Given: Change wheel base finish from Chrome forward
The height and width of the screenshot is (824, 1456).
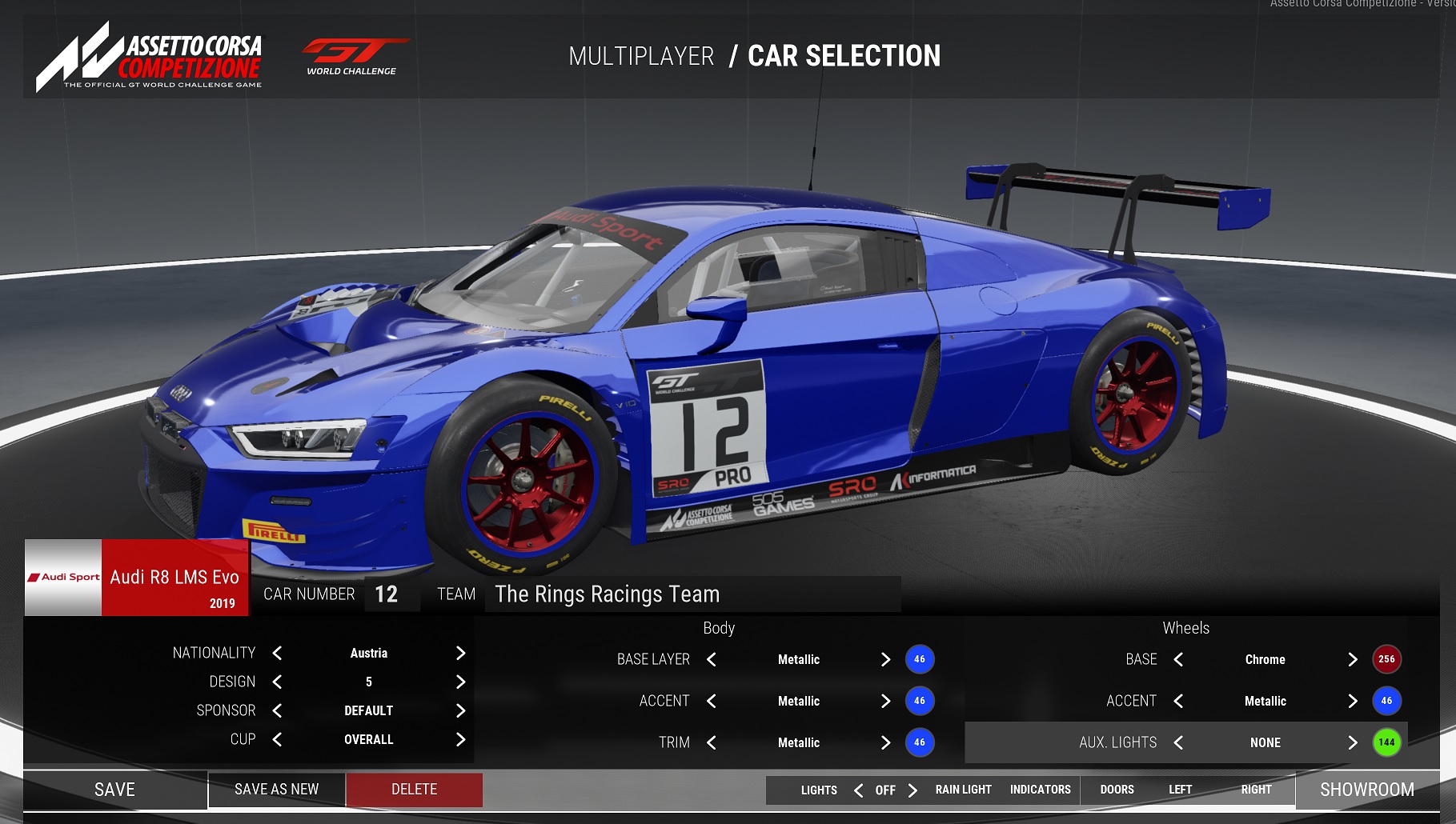Looking at the screenshot, I should pos(1352,660).
